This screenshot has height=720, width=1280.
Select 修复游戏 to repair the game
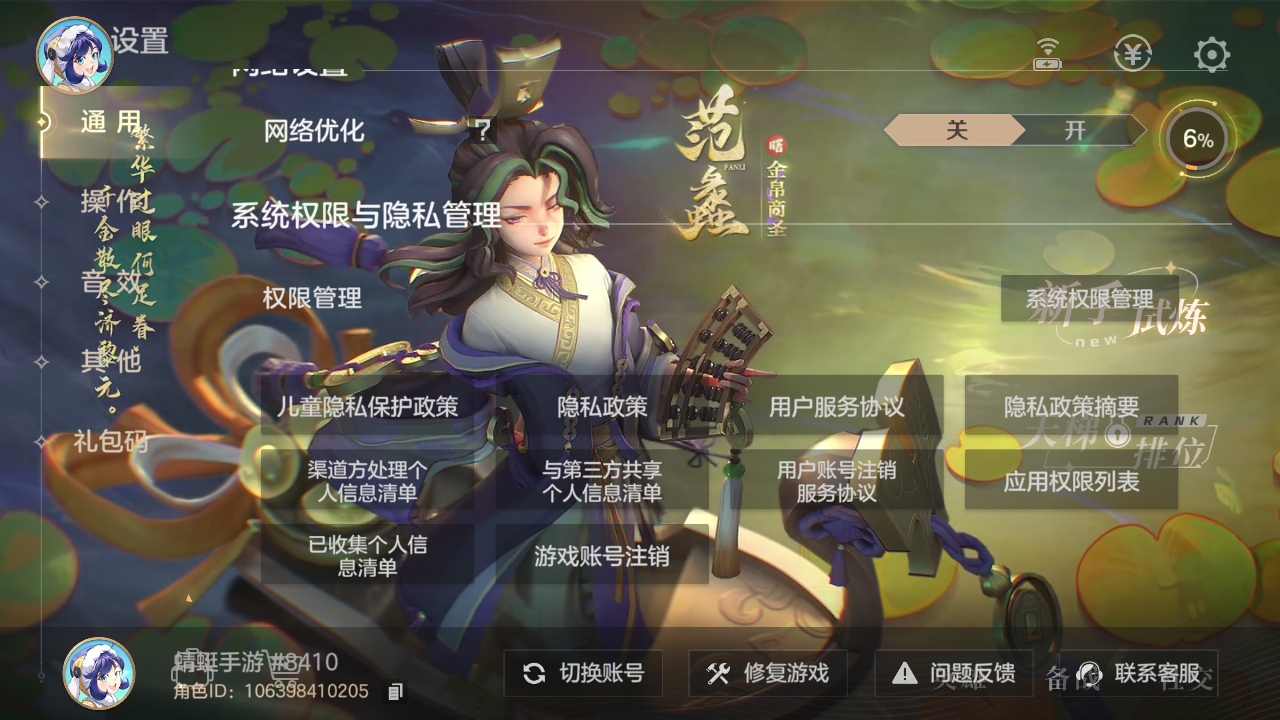tap(767, 673)
